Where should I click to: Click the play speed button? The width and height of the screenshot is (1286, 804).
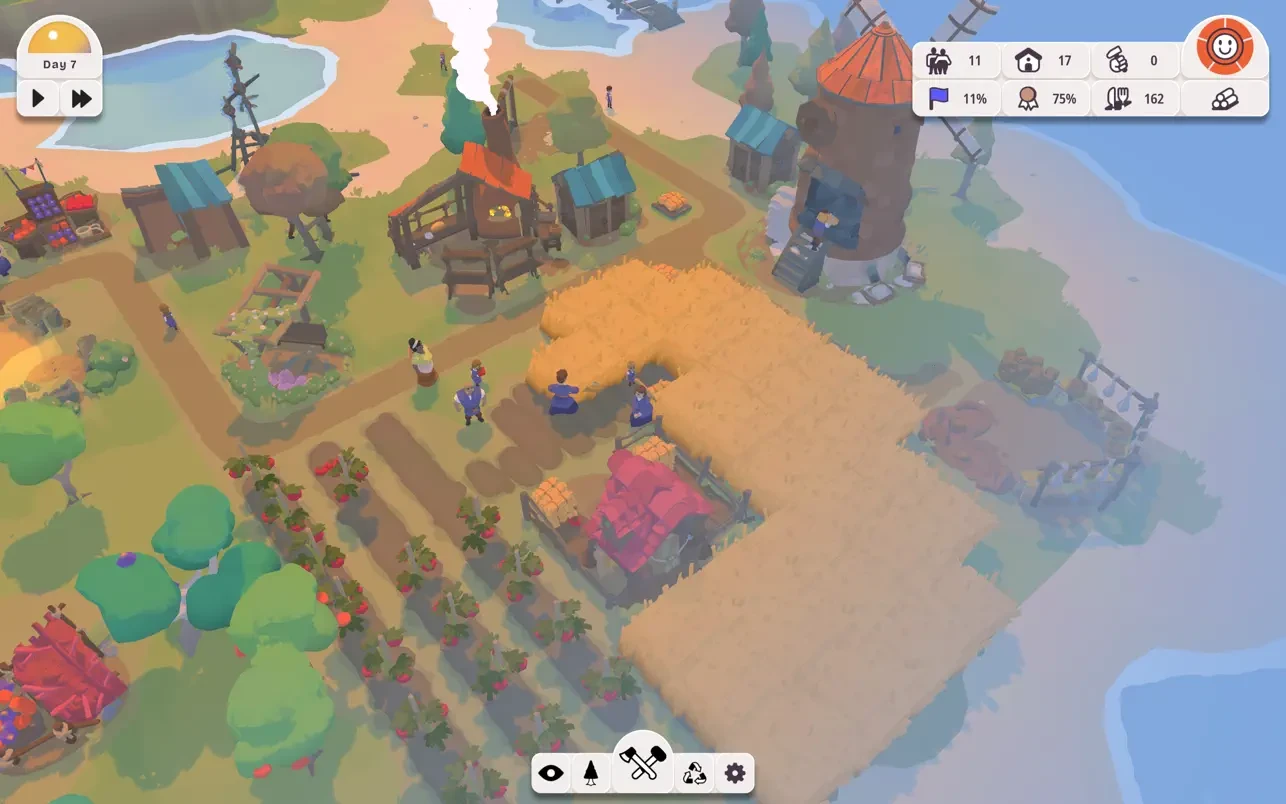tap(39, 98)
